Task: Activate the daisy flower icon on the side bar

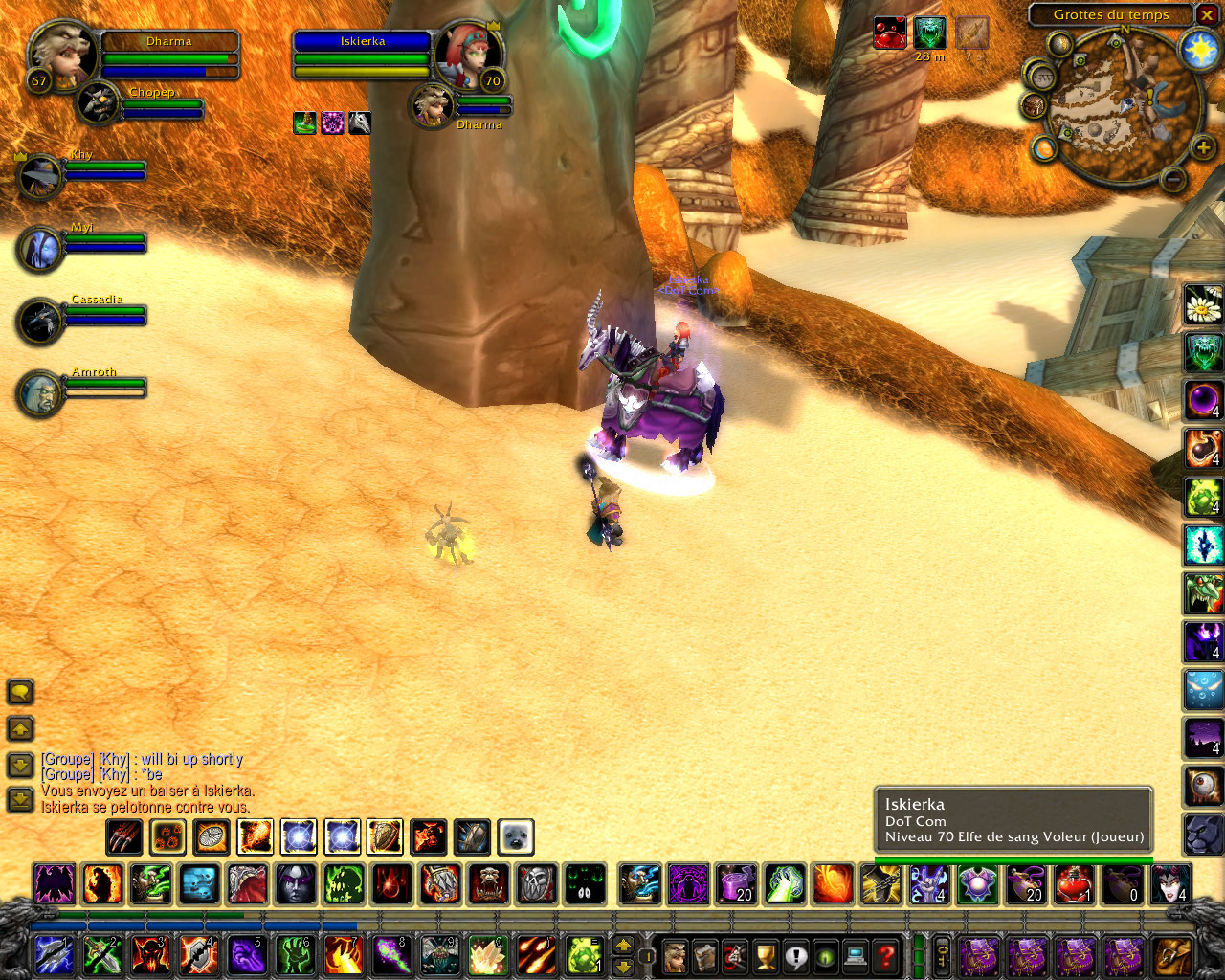Action: (x=1203, y=305)
